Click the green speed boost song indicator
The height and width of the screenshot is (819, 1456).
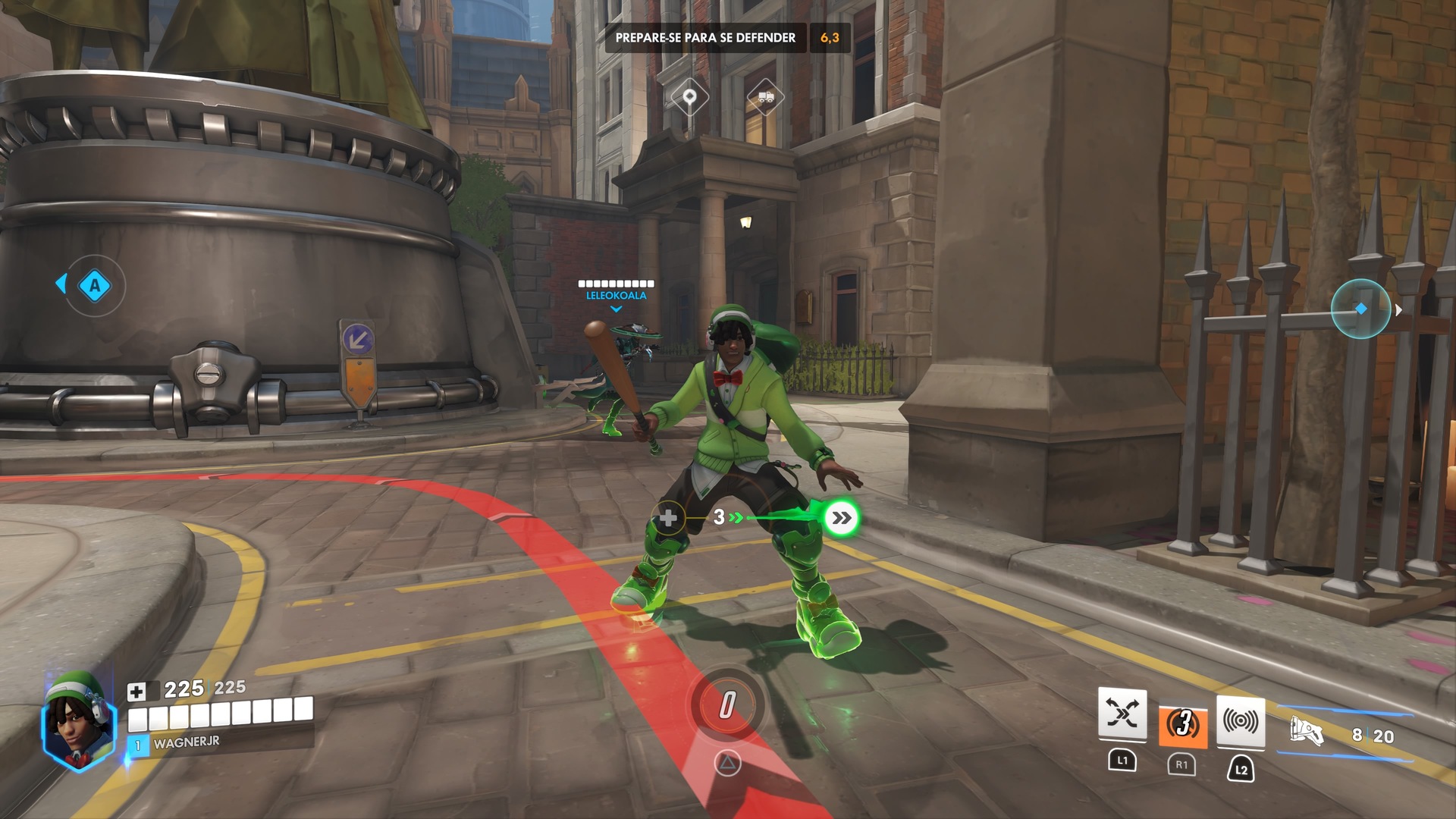(x=841, y=518)
